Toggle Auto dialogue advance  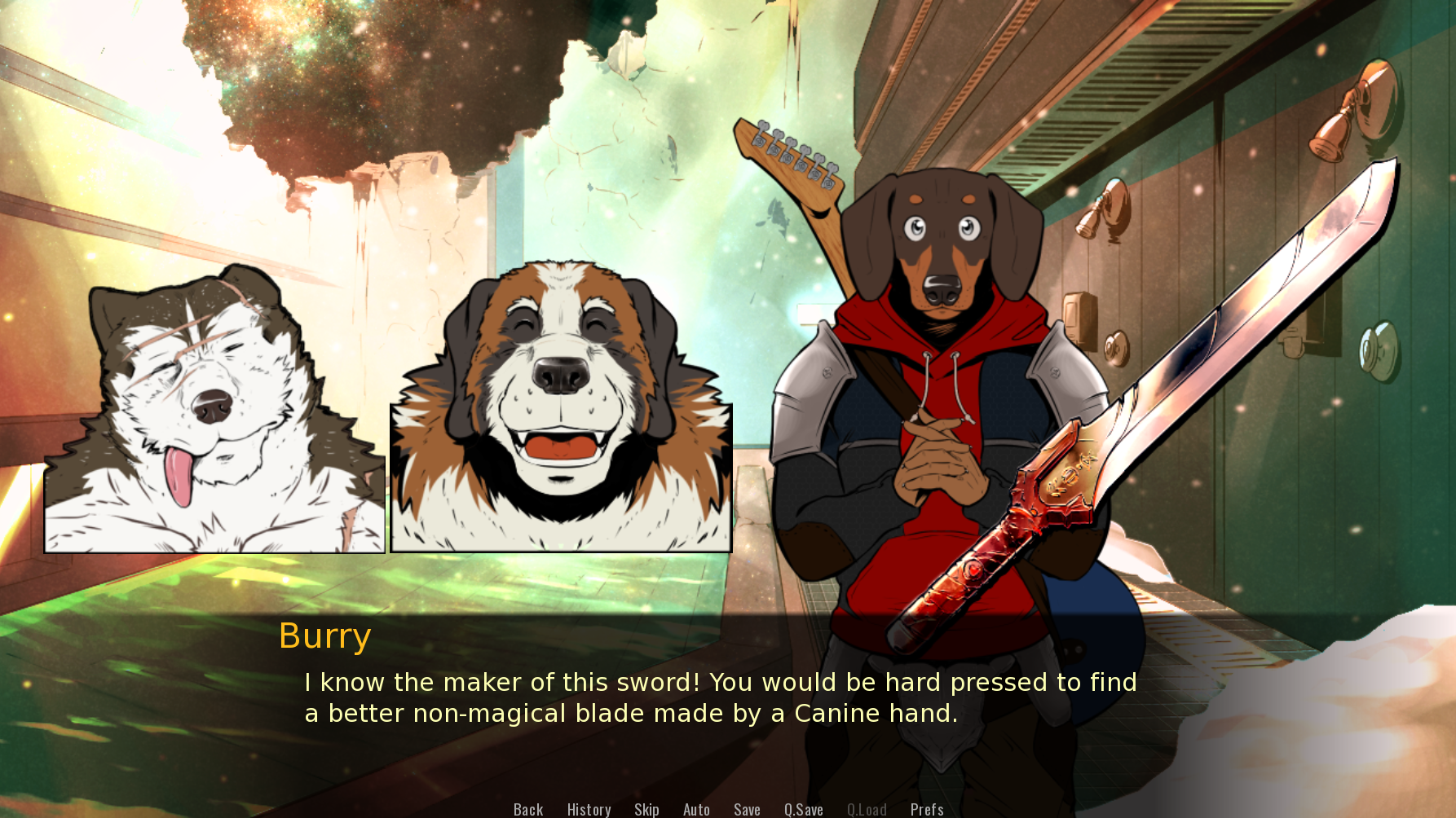coord(696,809)
